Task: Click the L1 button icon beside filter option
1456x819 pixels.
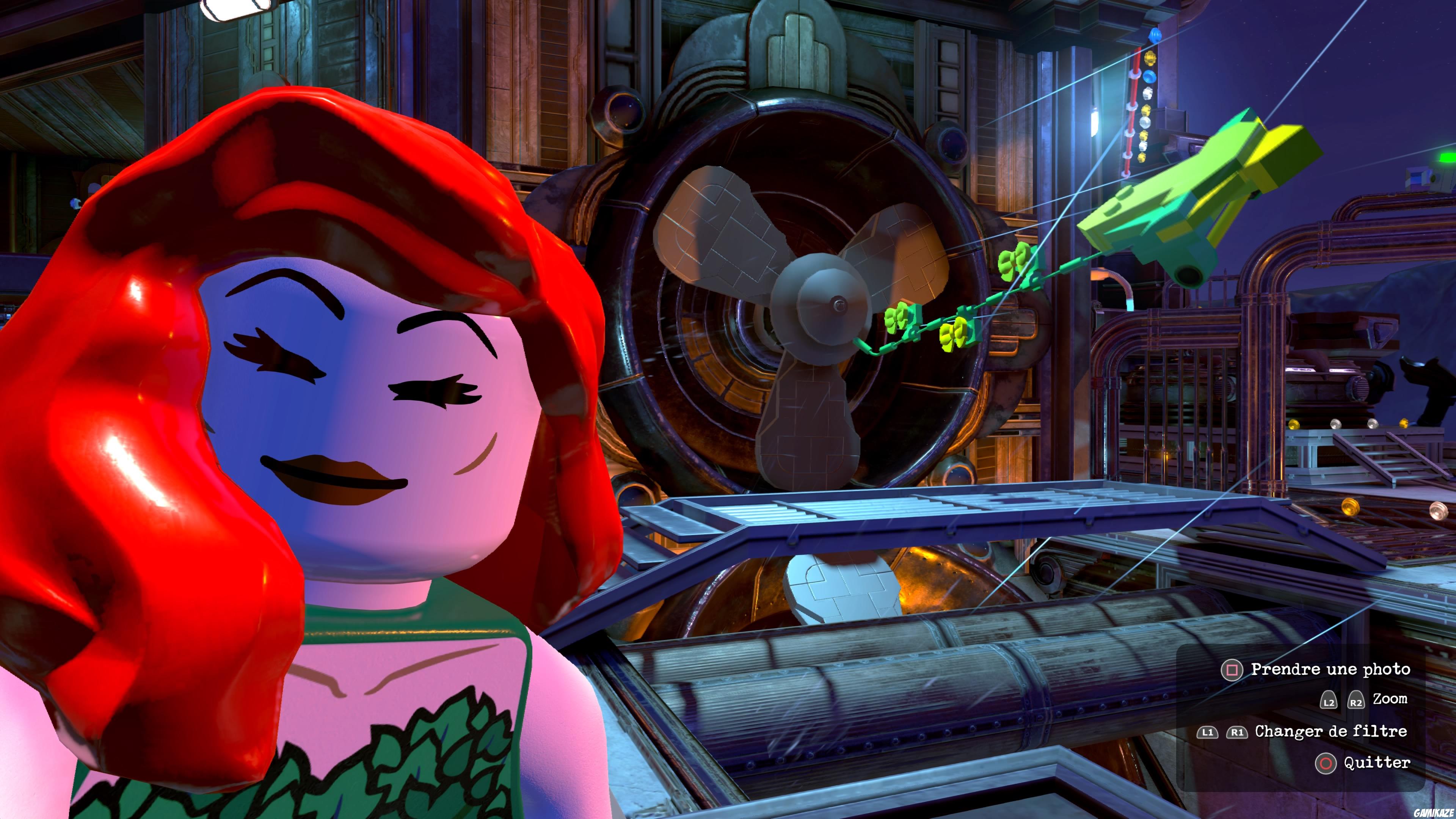Action: 1208,733
